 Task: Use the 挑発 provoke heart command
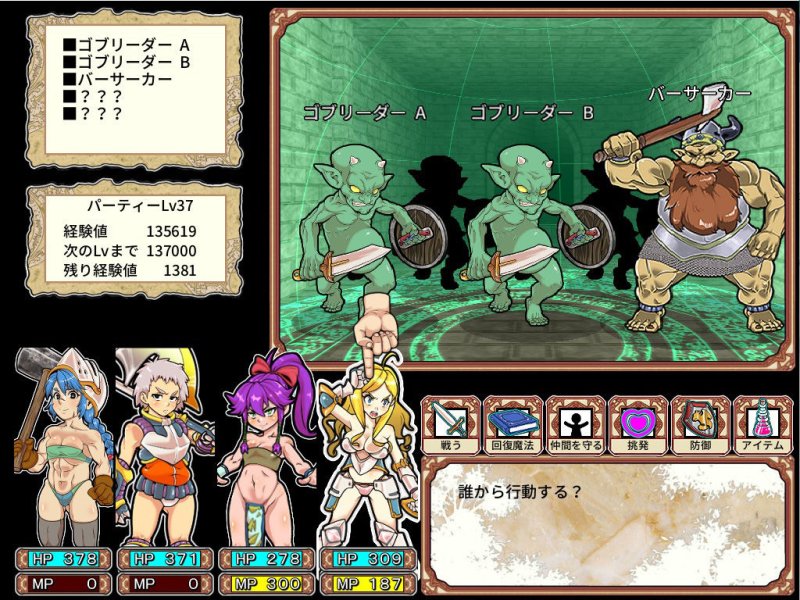point(638,424)
